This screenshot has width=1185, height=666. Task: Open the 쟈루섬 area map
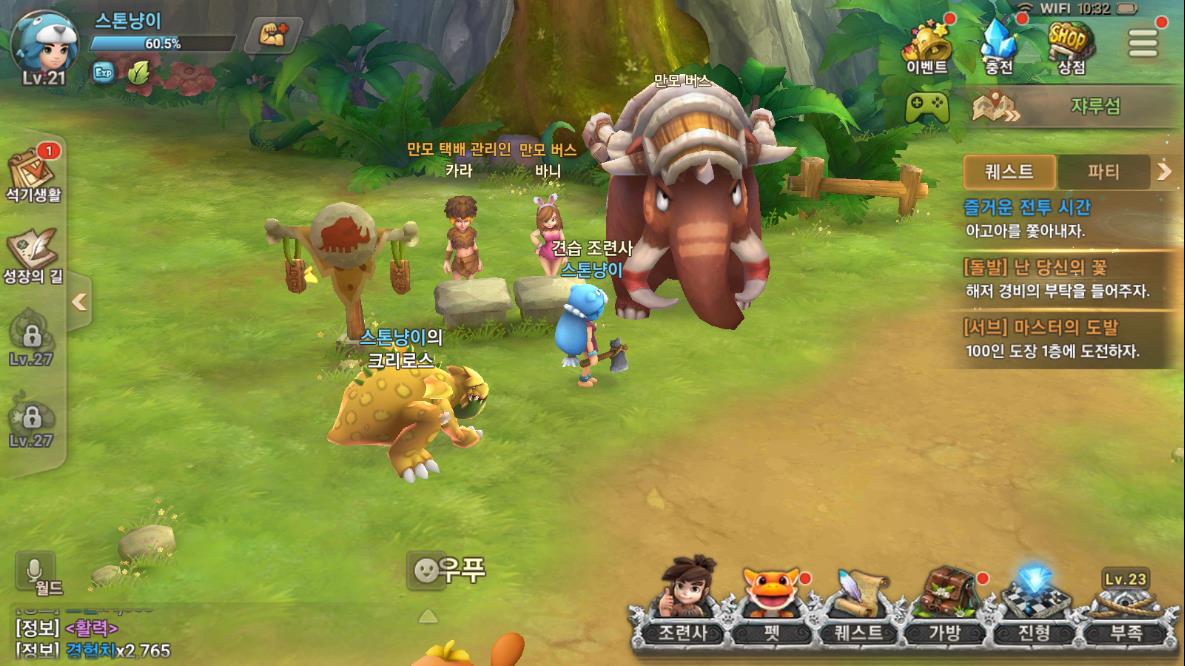point(1065,107)
